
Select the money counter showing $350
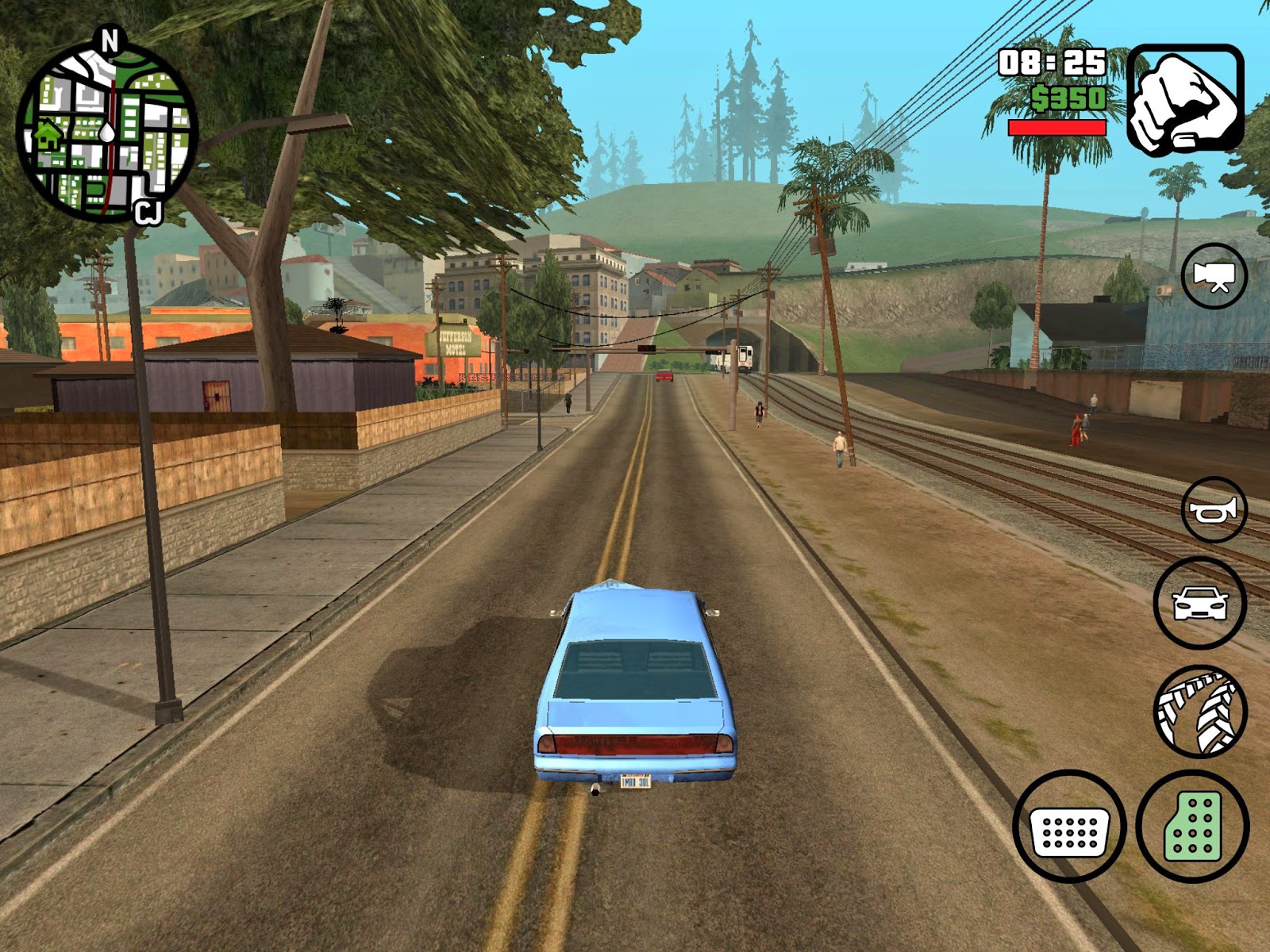pyautogui.click(x=1068, y=99)
